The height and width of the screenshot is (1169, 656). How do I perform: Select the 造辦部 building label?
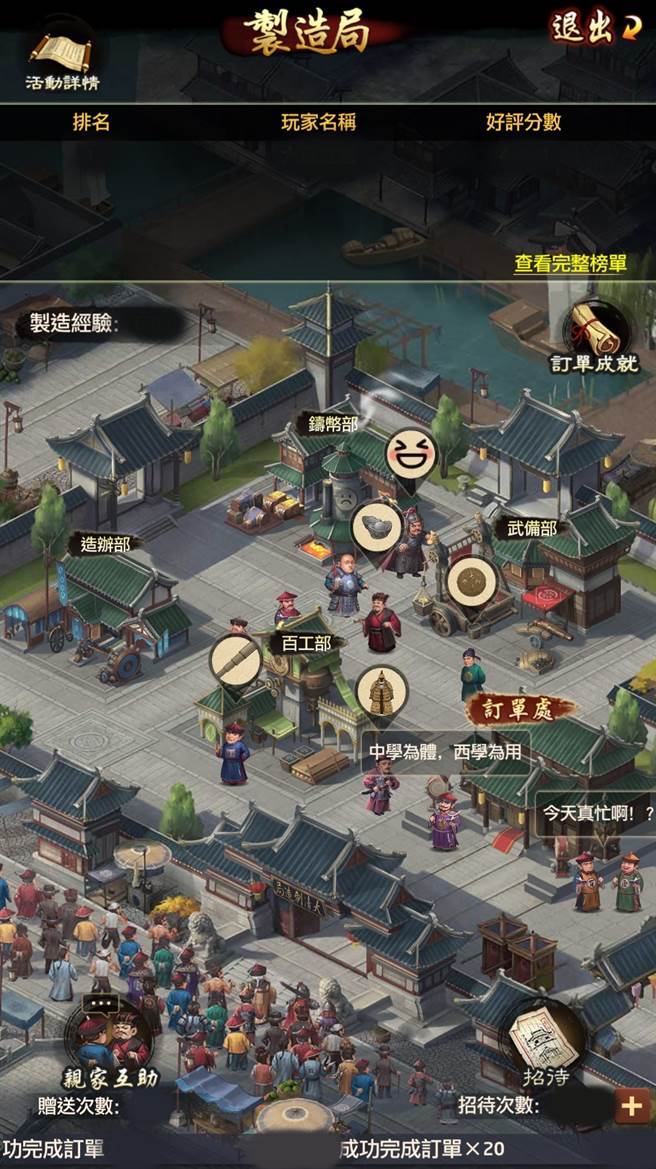click(104, 545)
